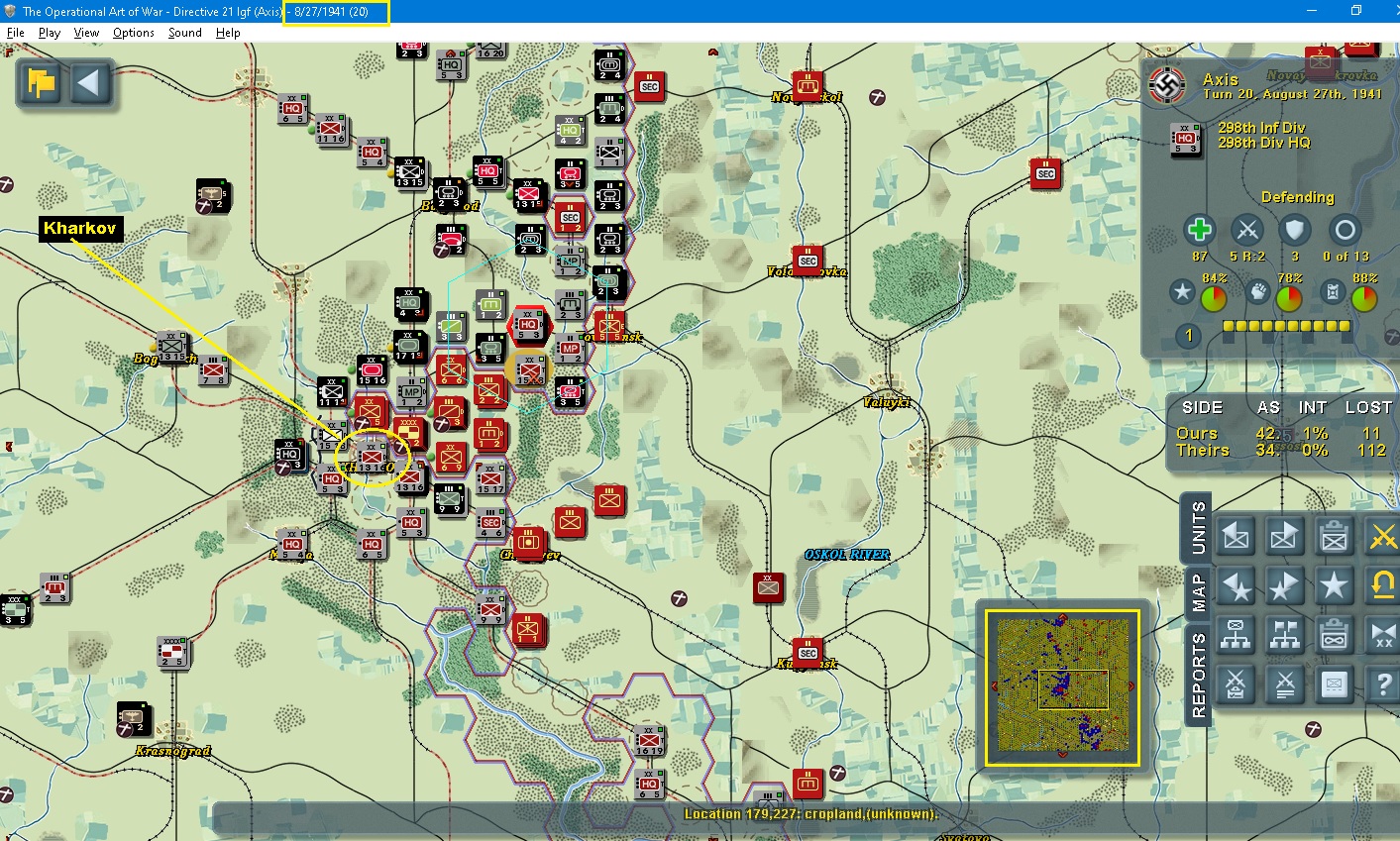This screenshot has height=841, width=1400.
Task: Undo last move with yellow arrow icon
Action: coord(1383,585)
